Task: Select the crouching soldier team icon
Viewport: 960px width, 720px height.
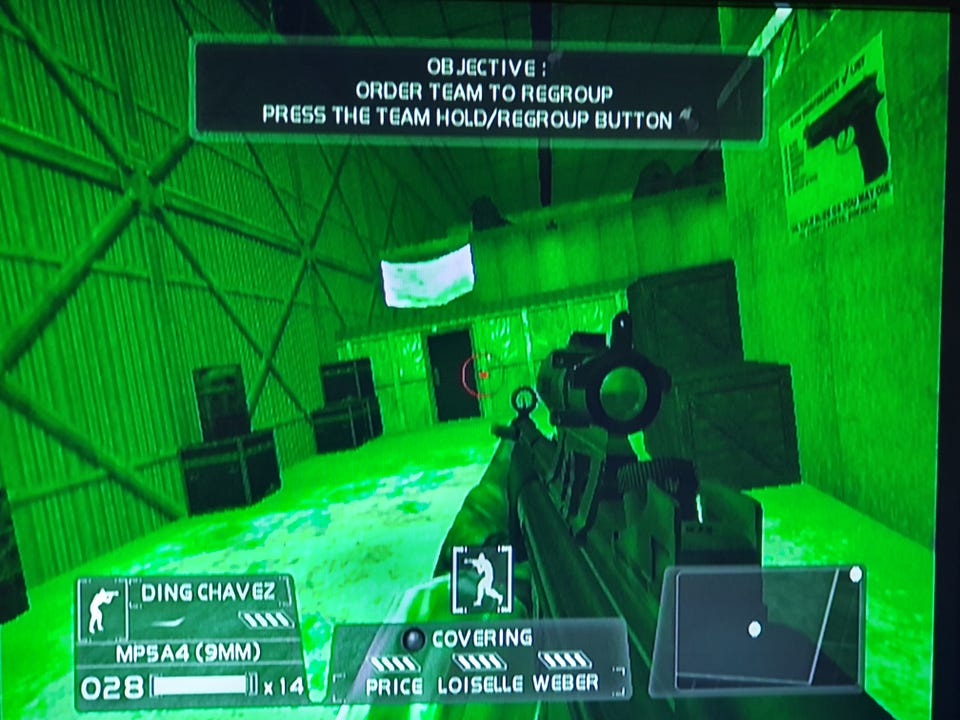Action: [x=482, y=578]
